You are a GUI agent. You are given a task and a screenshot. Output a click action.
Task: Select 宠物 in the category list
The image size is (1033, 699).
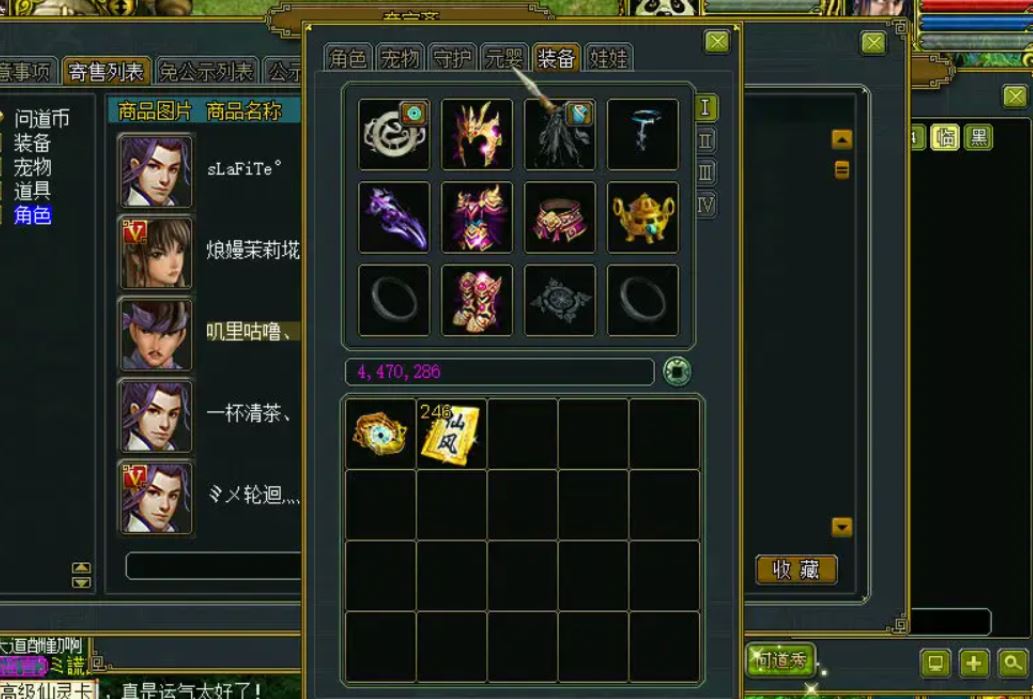point(32,167)
